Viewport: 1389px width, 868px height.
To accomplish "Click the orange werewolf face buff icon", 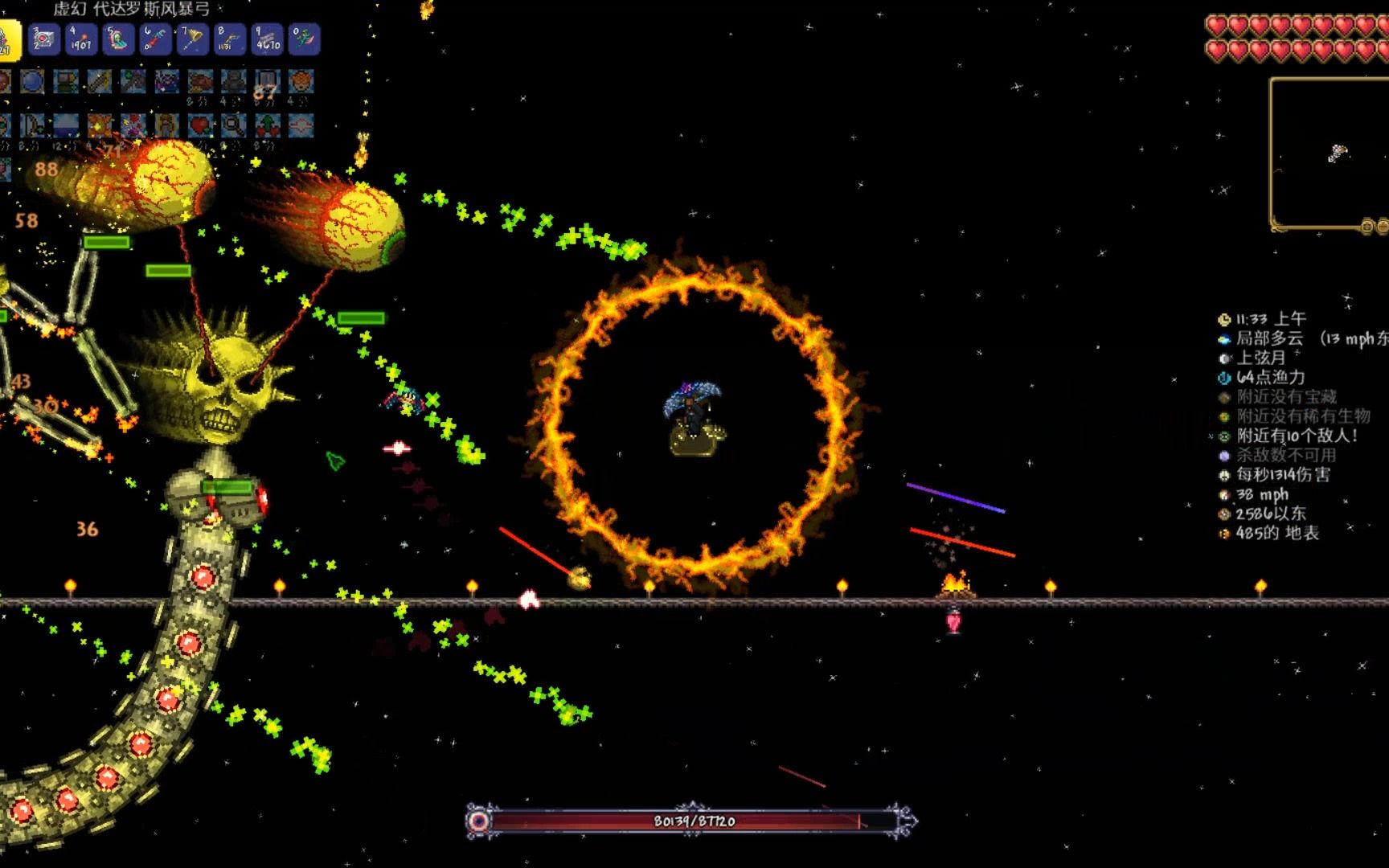I will tap(301, 81).
